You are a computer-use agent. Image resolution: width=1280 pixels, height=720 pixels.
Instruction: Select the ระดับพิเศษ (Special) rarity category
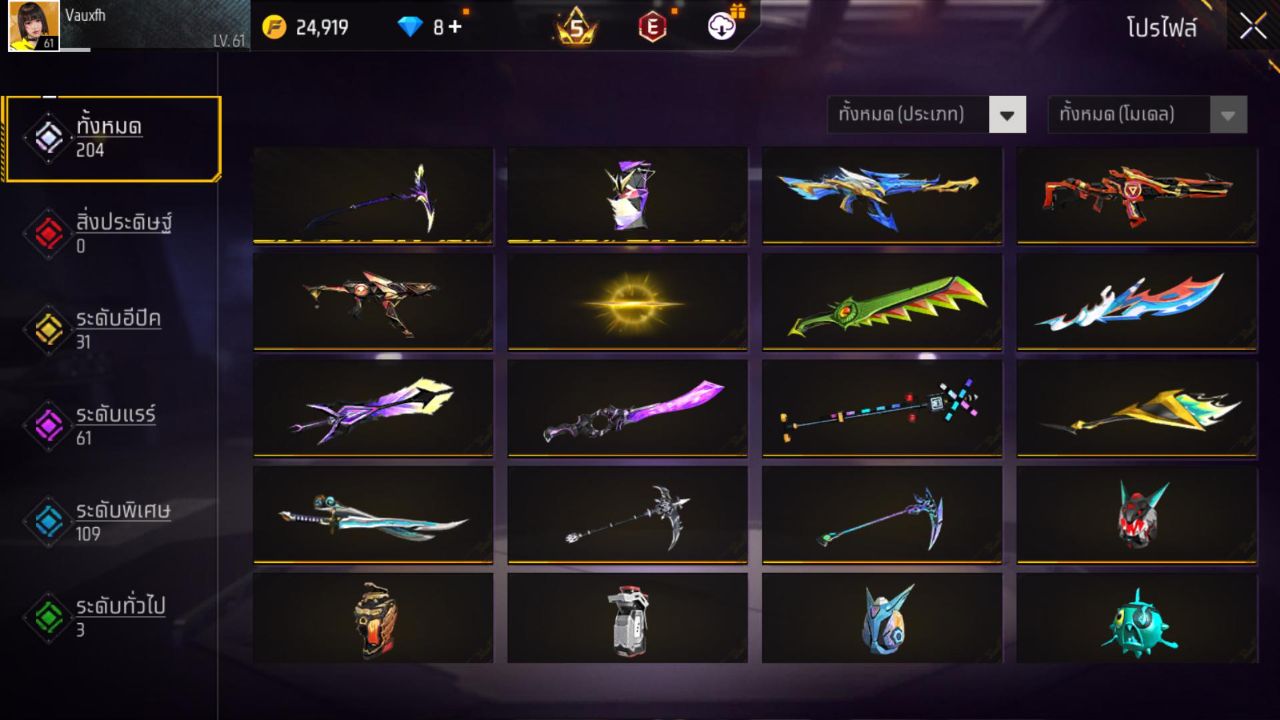click(x=47, y=520)
